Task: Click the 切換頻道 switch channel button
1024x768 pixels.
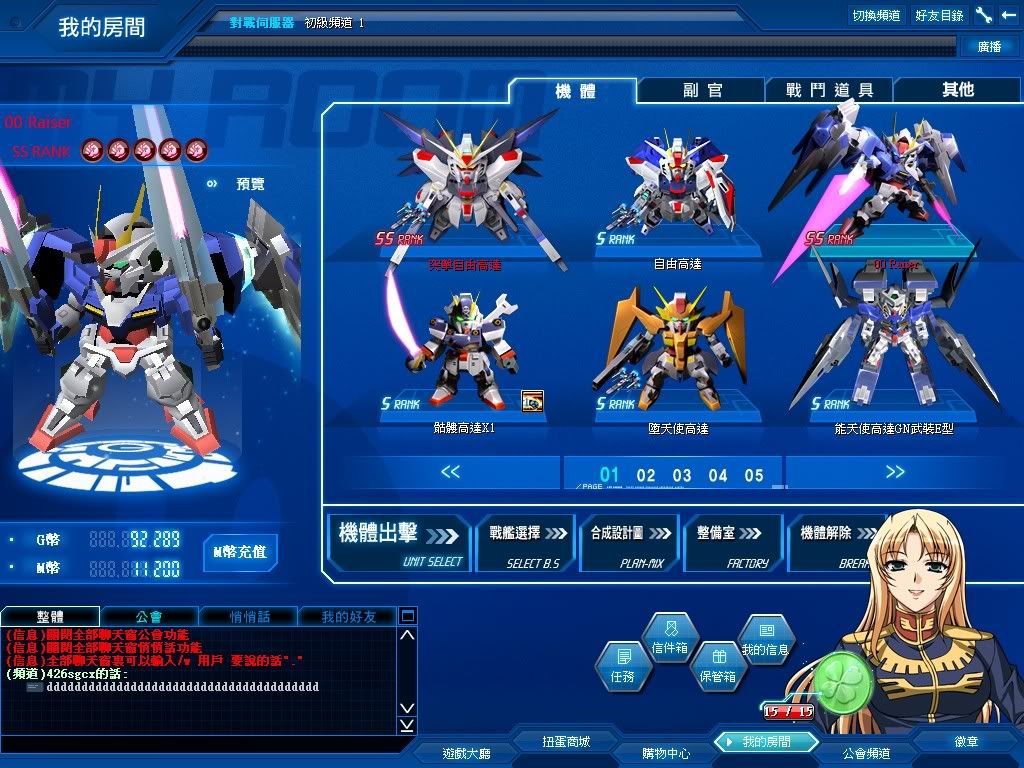Action: (876, 15)
